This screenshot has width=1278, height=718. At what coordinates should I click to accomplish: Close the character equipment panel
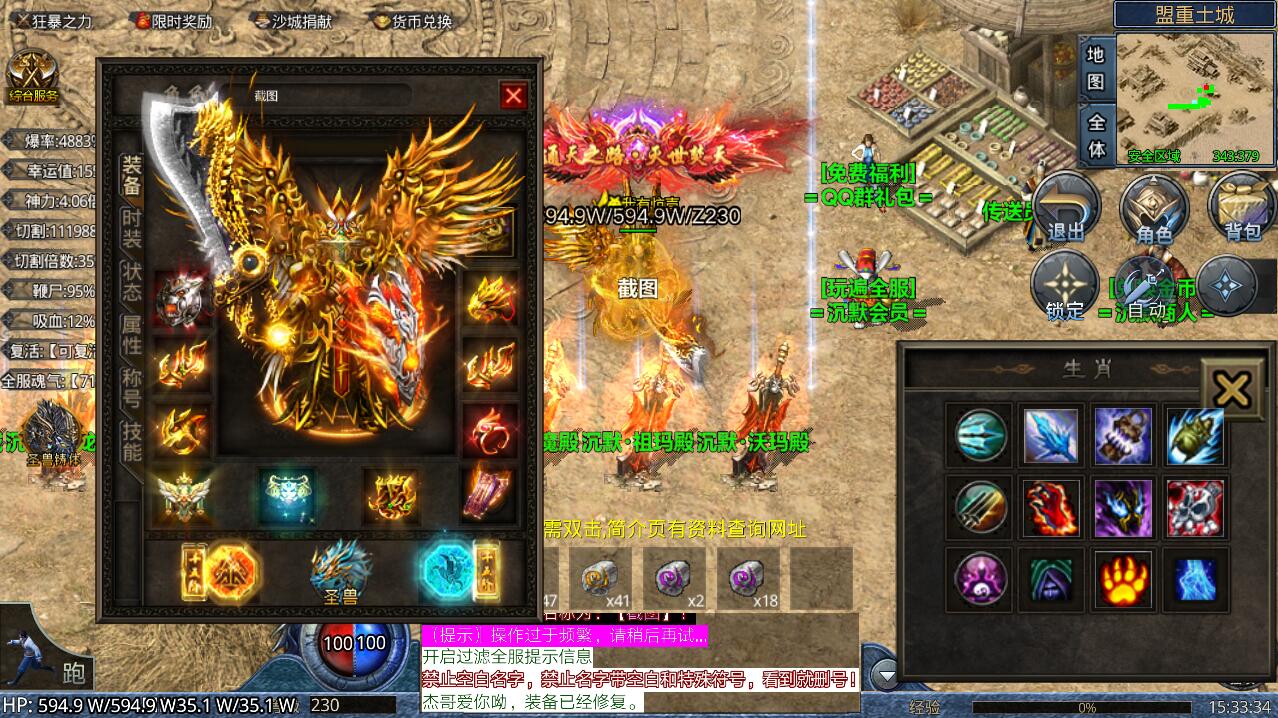point(513,95)
